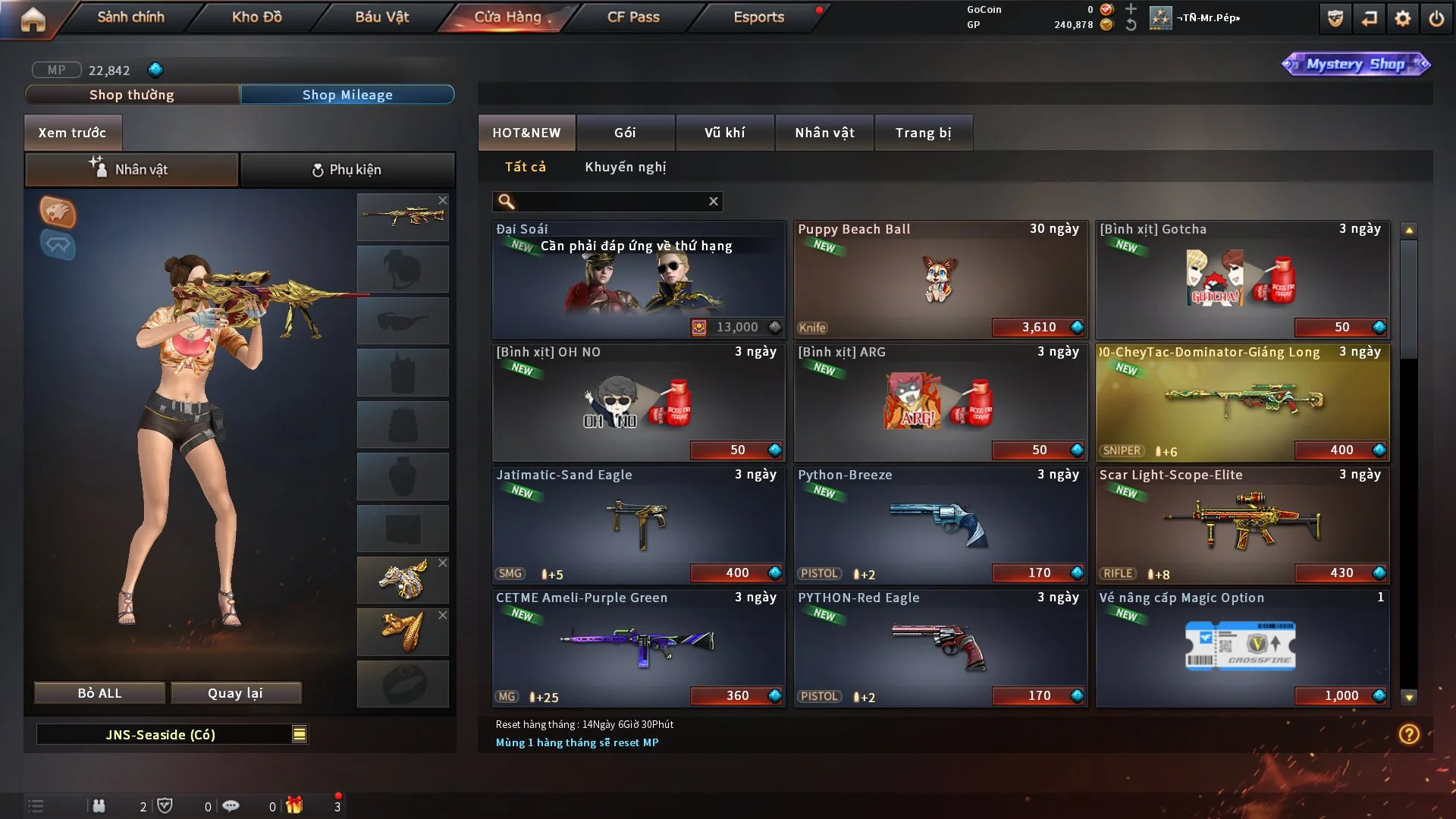Switch to Shop thường tab
Image resolution: width=1456 pixels, height=819 pixels.
pyautogui.click(x=132, y=95)
